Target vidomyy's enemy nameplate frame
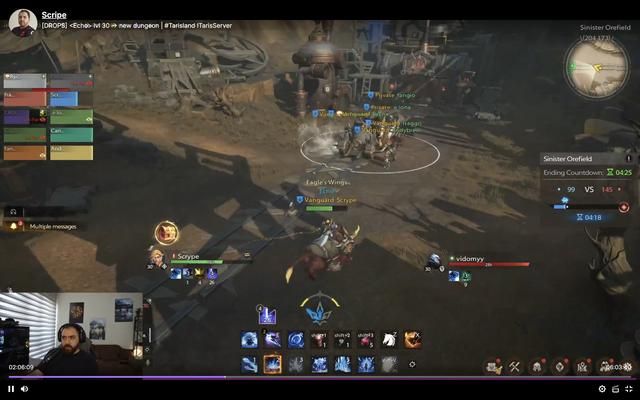Viewport: 640px width, 400px height. pyautogui.click(x=486, y=262)
